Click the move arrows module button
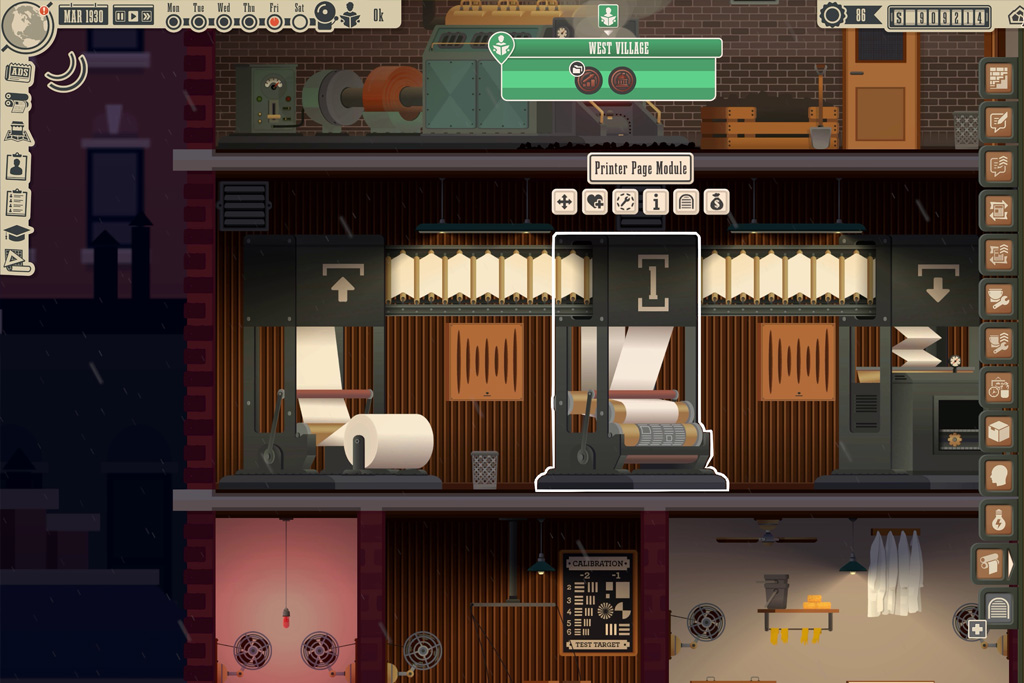Viewport: 1024px width, 683px height. [x=565, y=202]
